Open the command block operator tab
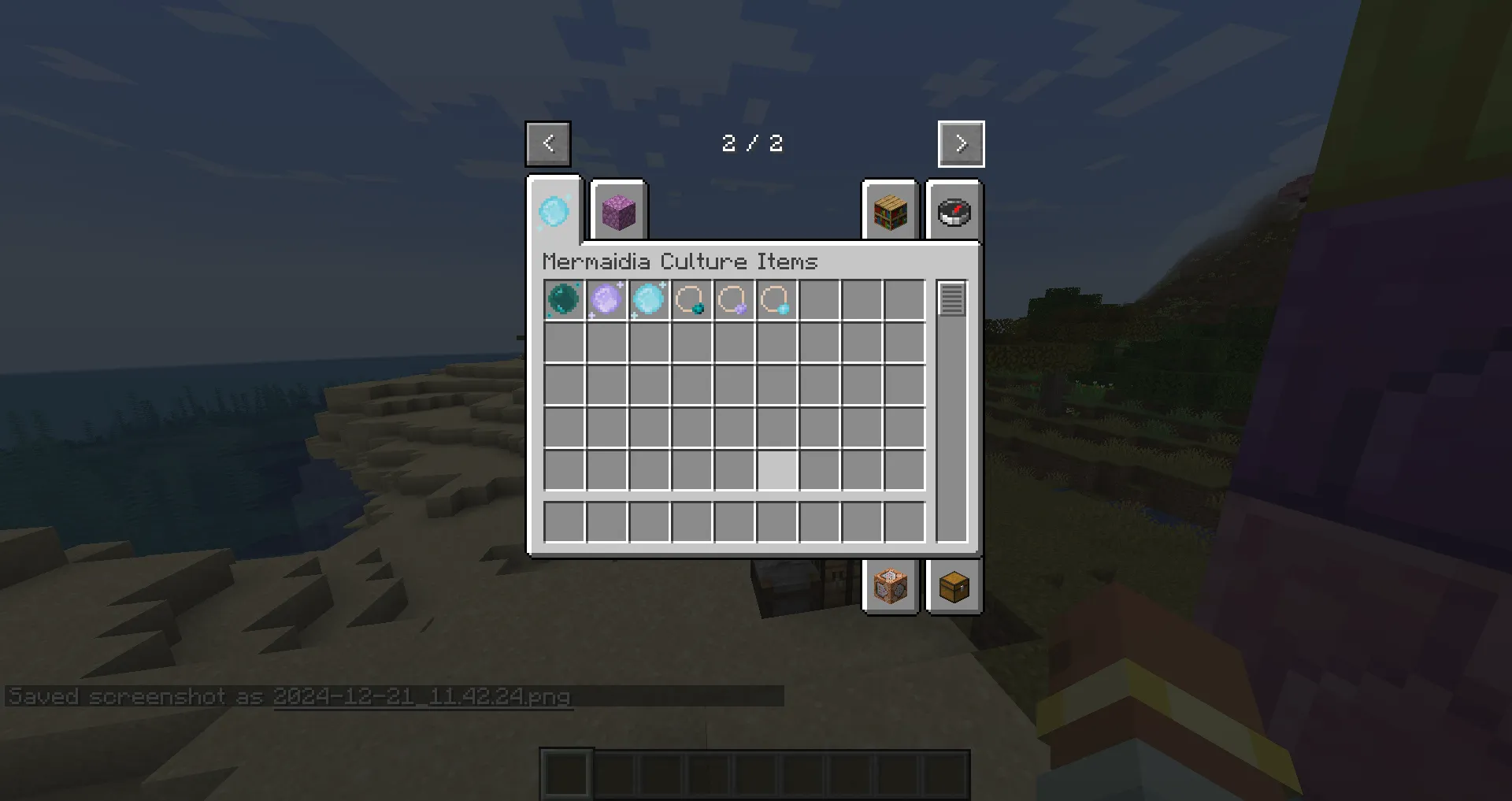The width and height of the screenshot is (1512, 801). point(890,586)
